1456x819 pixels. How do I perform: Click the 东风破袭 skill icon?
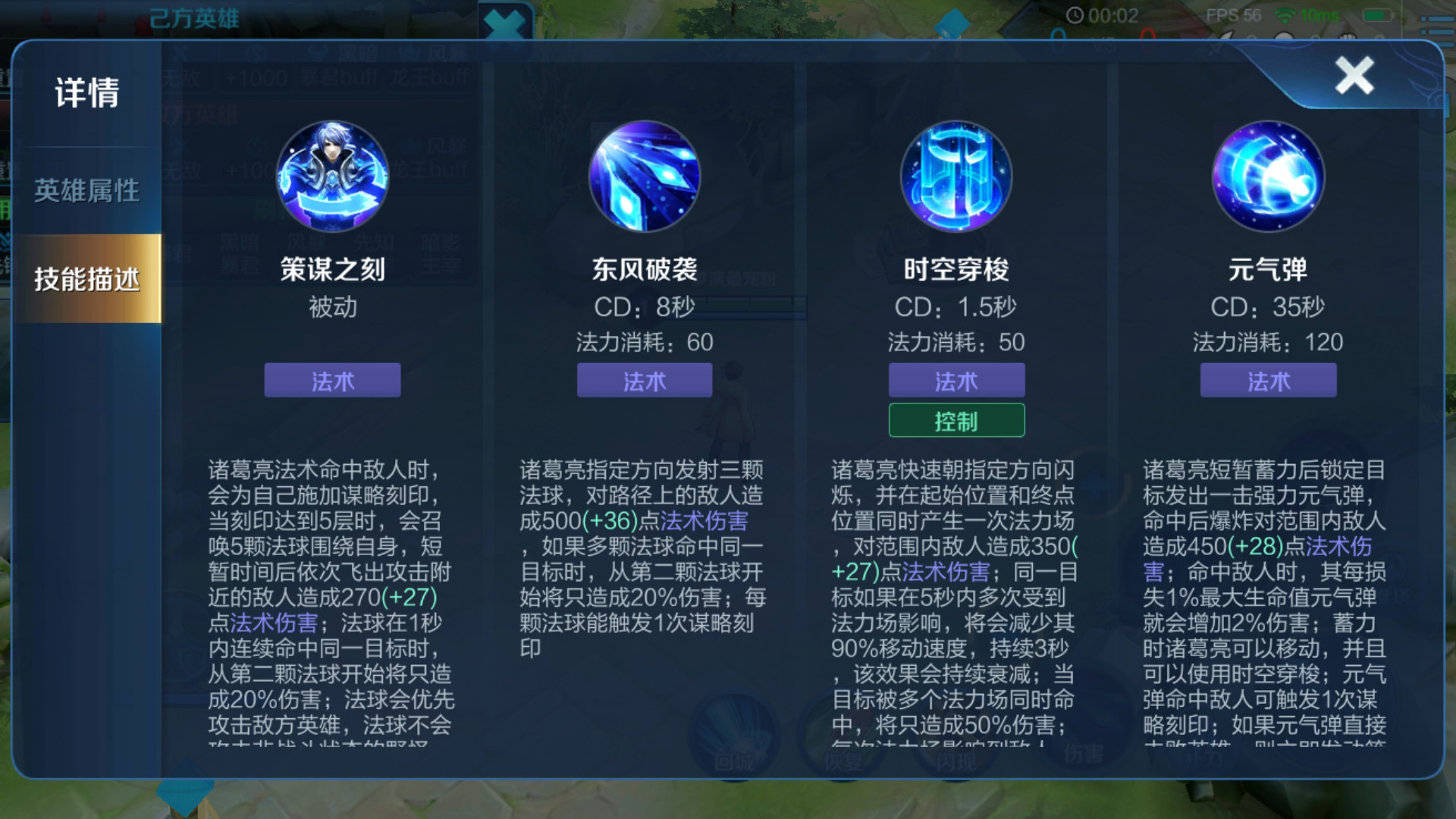click(645, 176)
